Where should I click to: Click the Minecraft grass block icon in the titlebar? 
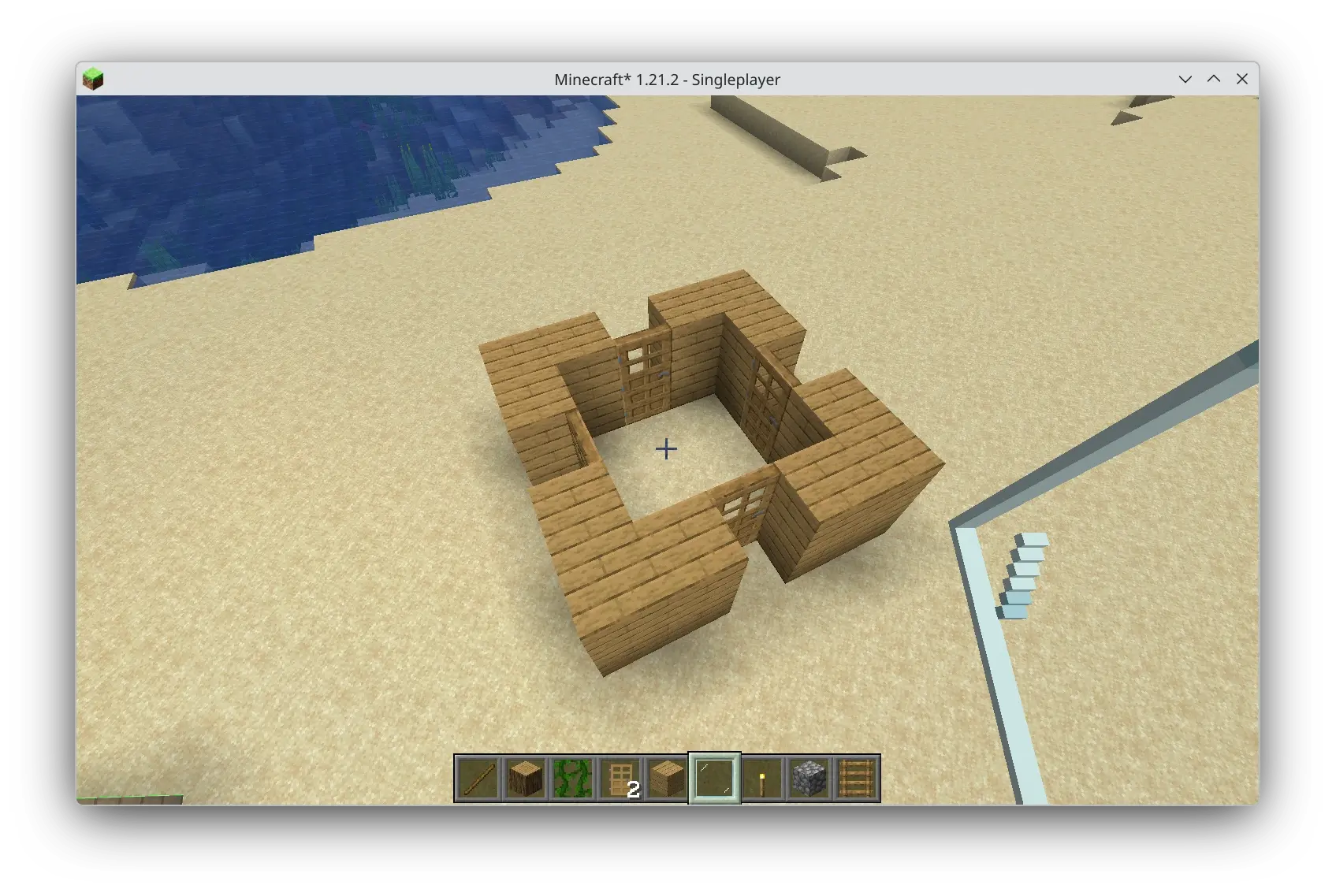95,78
